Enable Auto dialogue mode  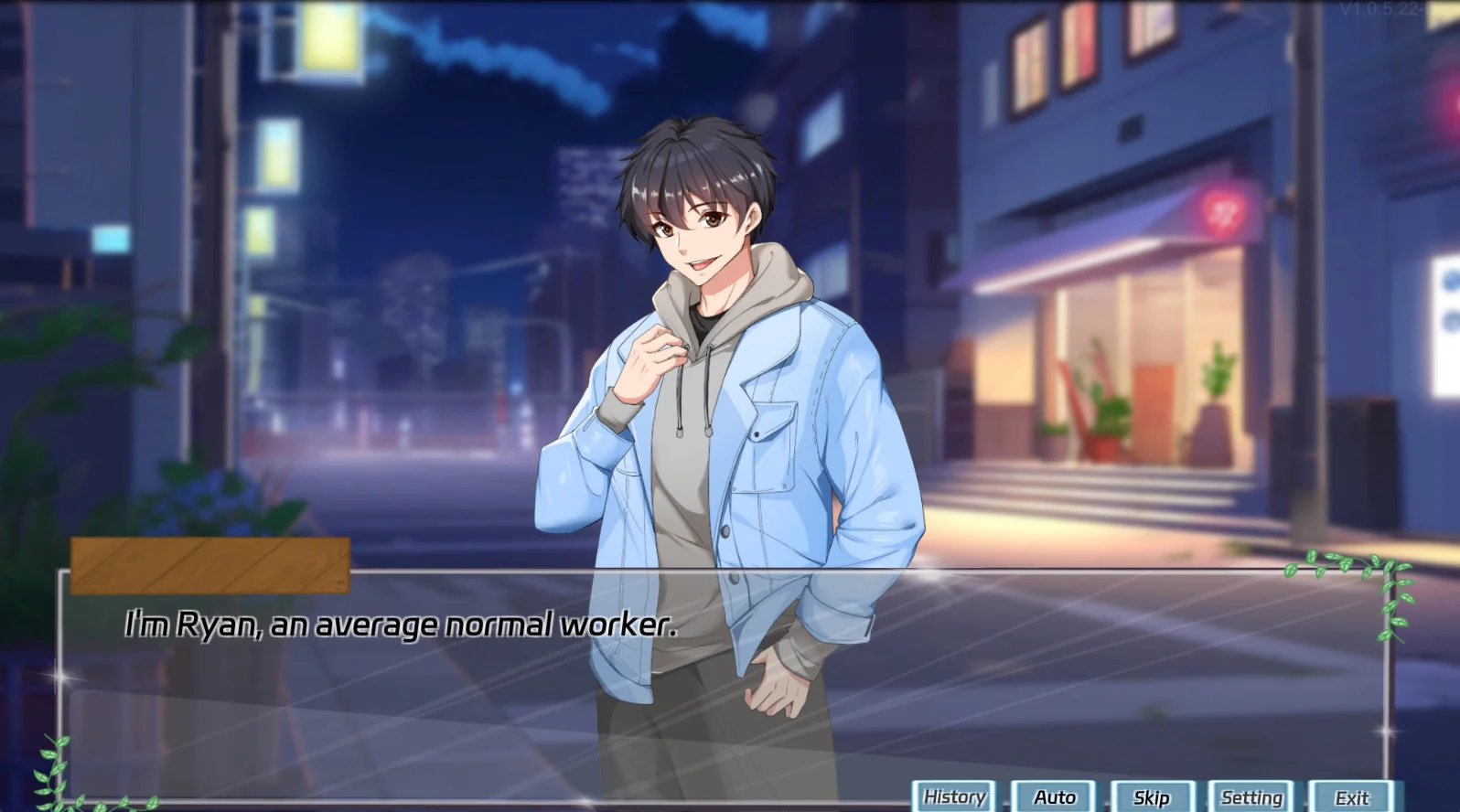[1054, 797]
